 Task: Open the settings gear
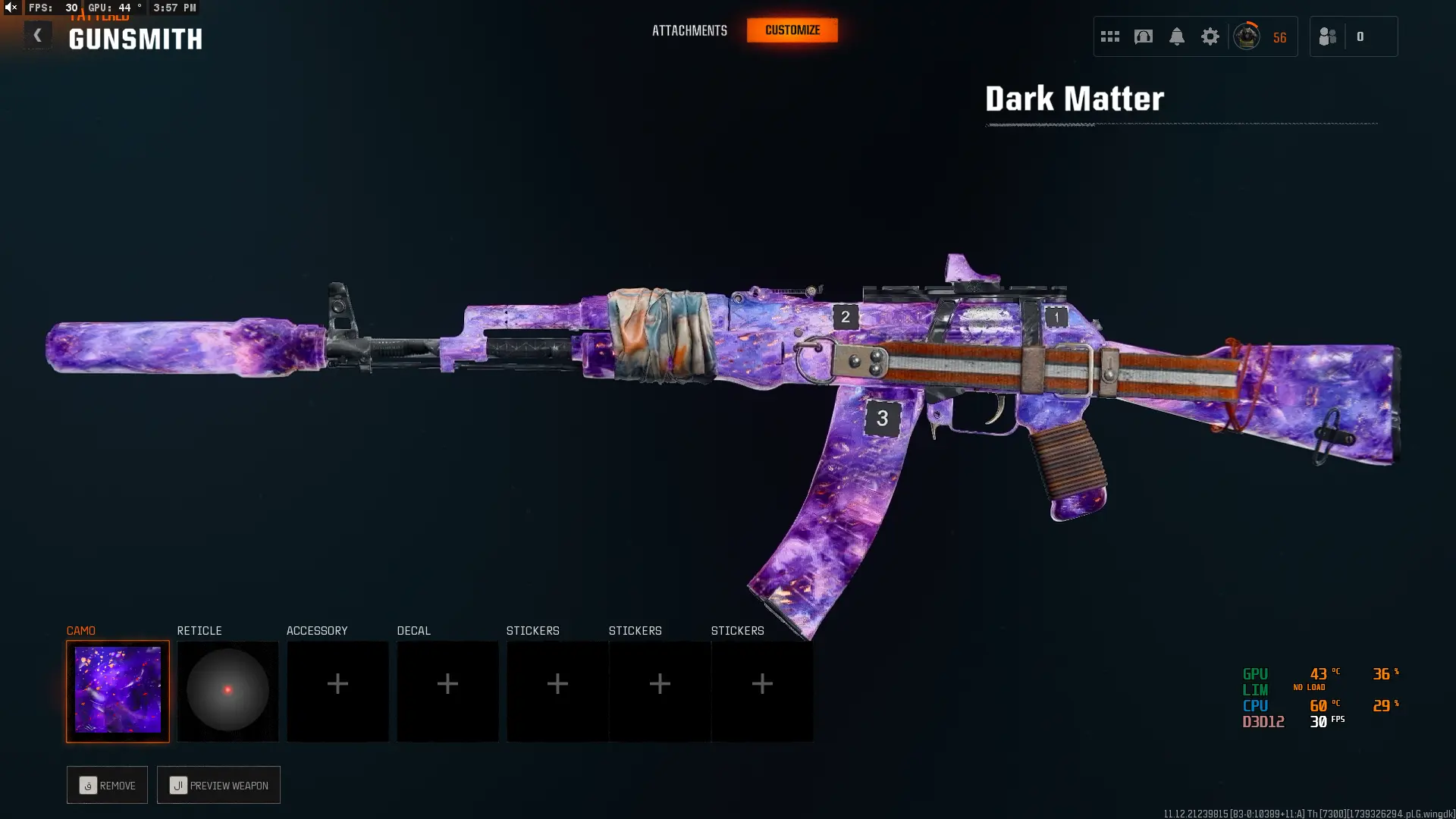pyautogui.click(x=1210, y=36)
